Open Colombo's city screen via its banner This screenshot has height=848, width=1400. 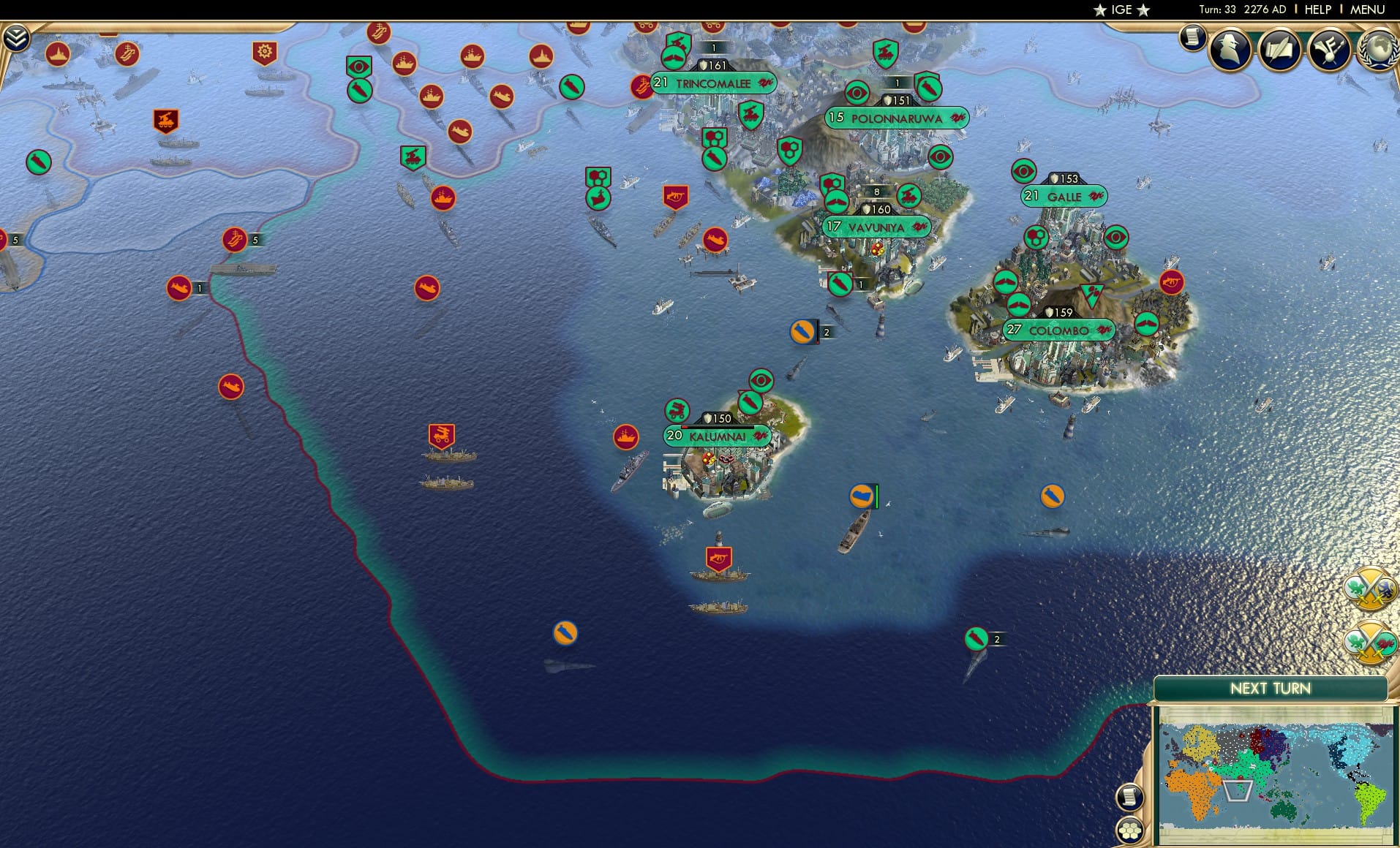[1060, 330]
